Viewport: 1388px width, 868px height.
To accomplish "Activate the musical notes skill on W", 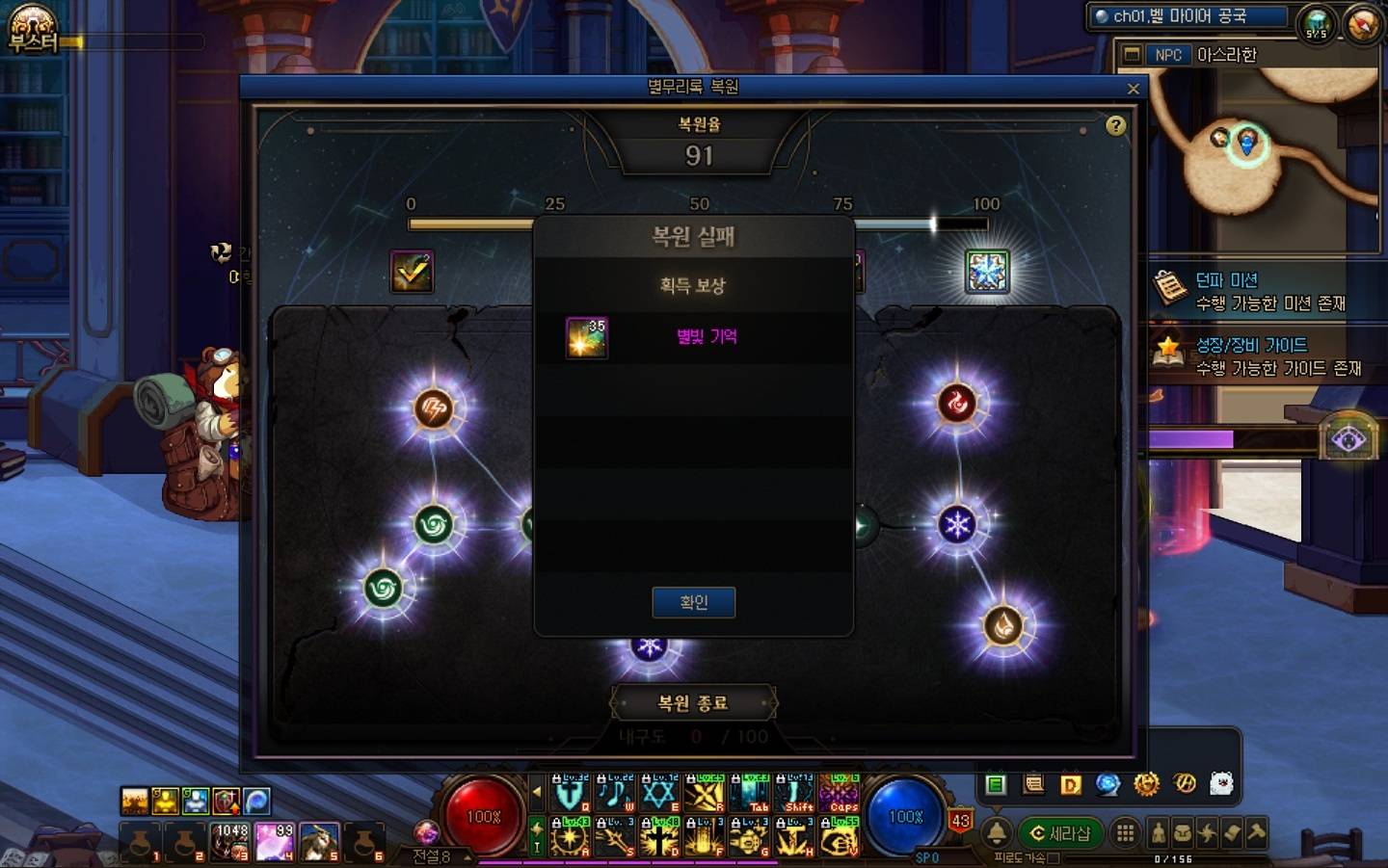I will (x=614, y=795).
